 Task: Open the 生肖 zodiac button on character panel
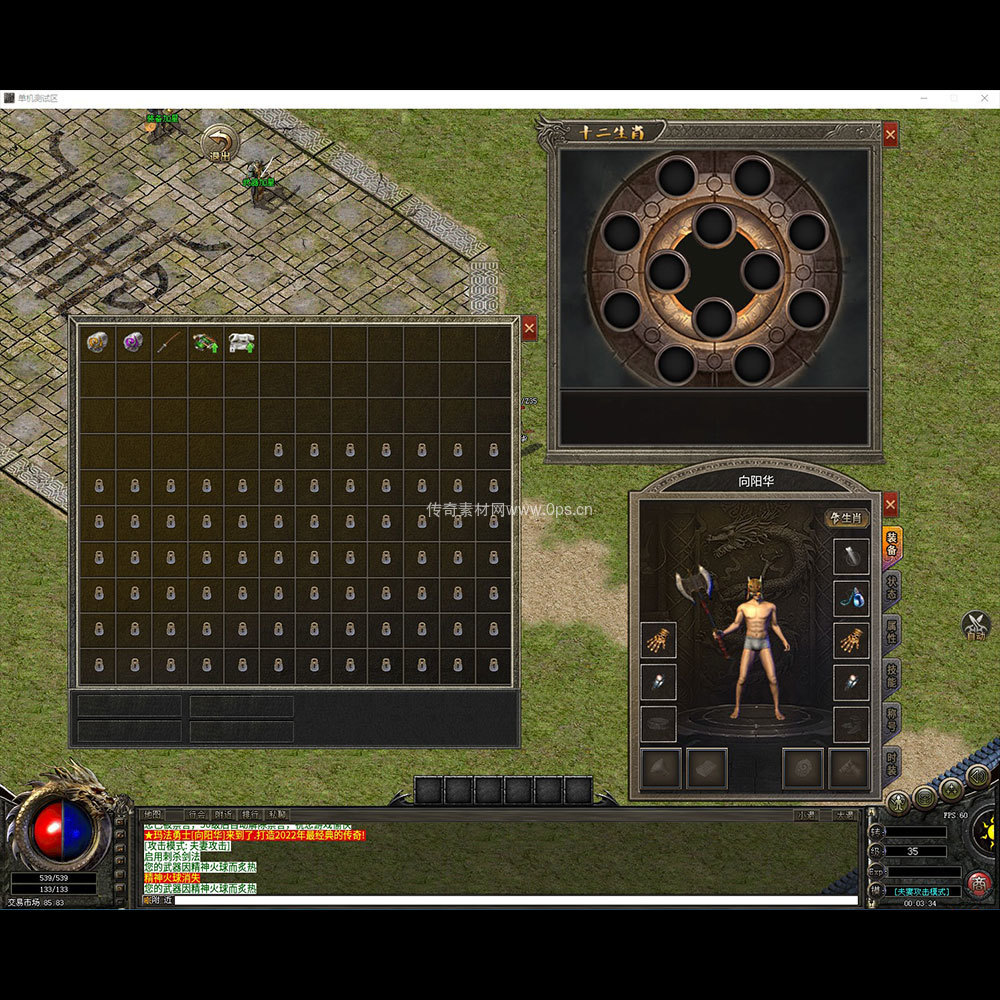click(x=846, y=517)
